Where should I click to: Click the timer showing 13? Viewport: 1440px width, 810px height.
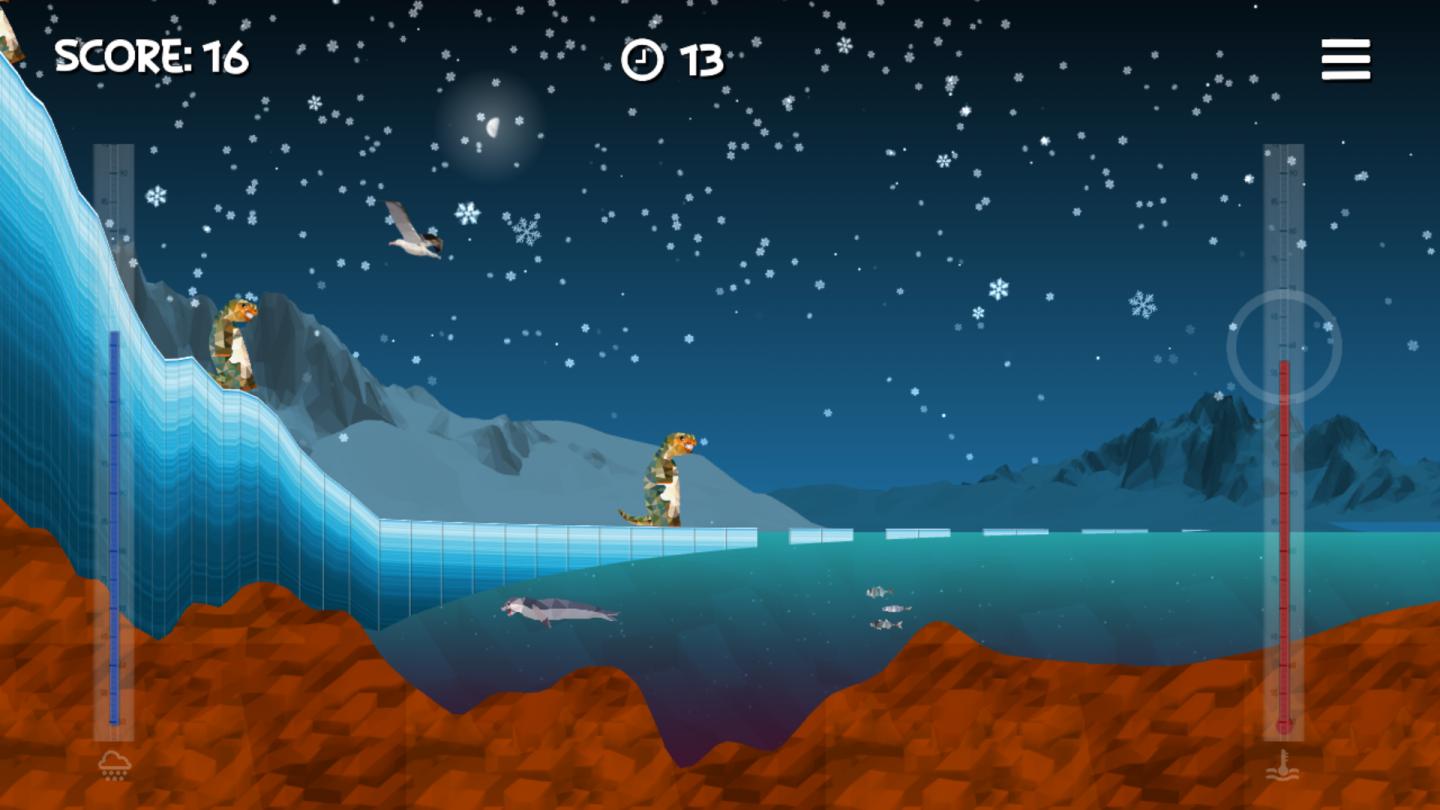[698, 62]
